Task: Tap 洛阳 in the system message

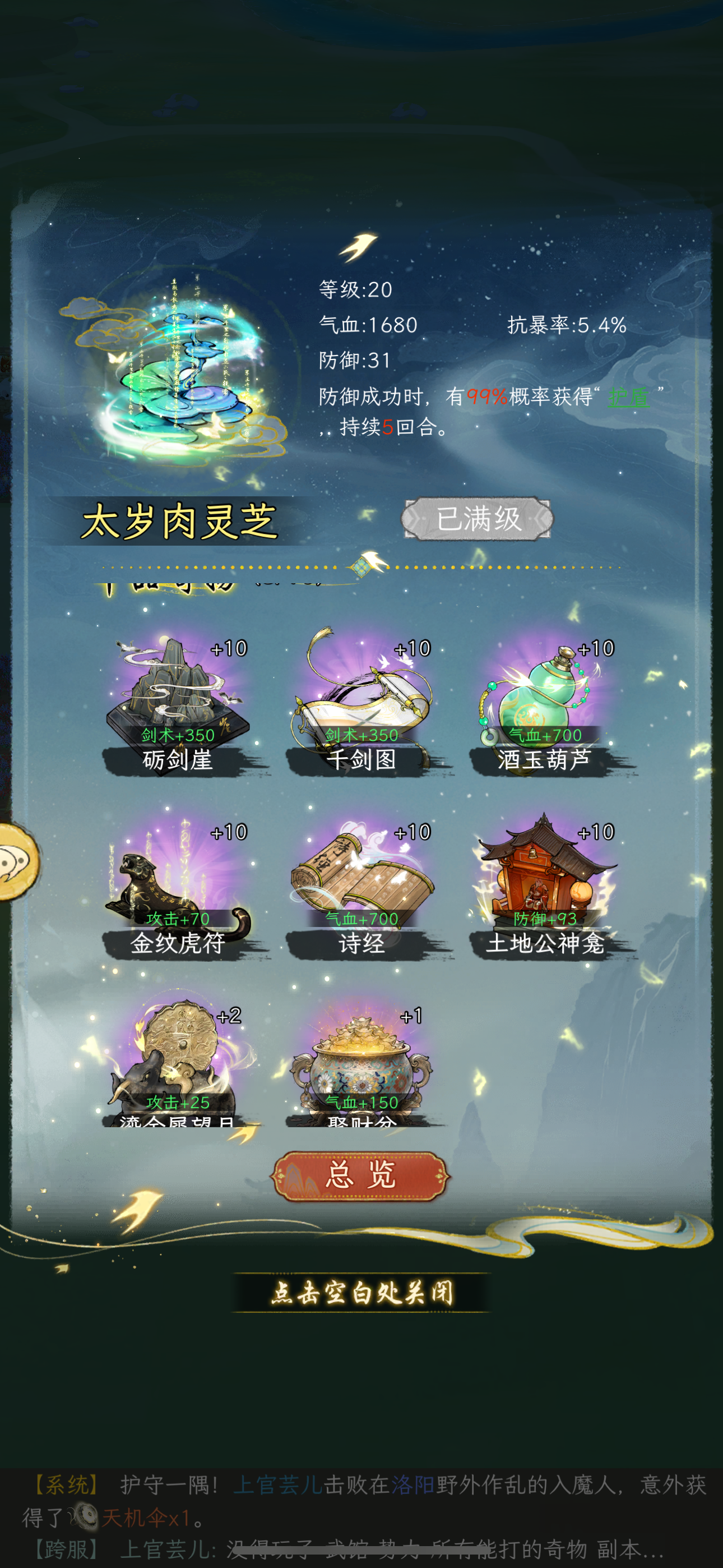Action: pos(414,1483)
